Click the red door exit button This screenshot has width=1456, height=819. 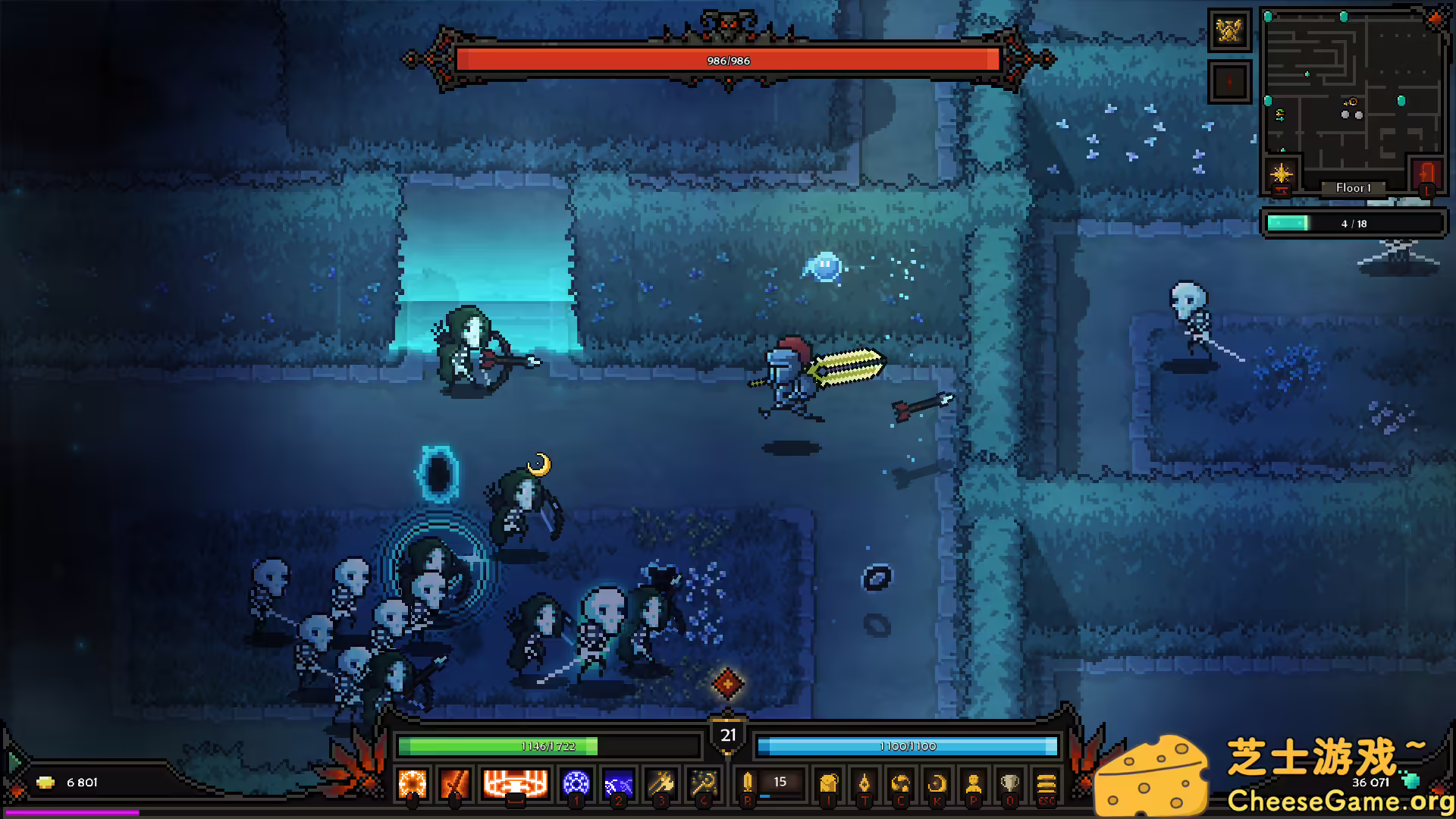(1426, 174)
